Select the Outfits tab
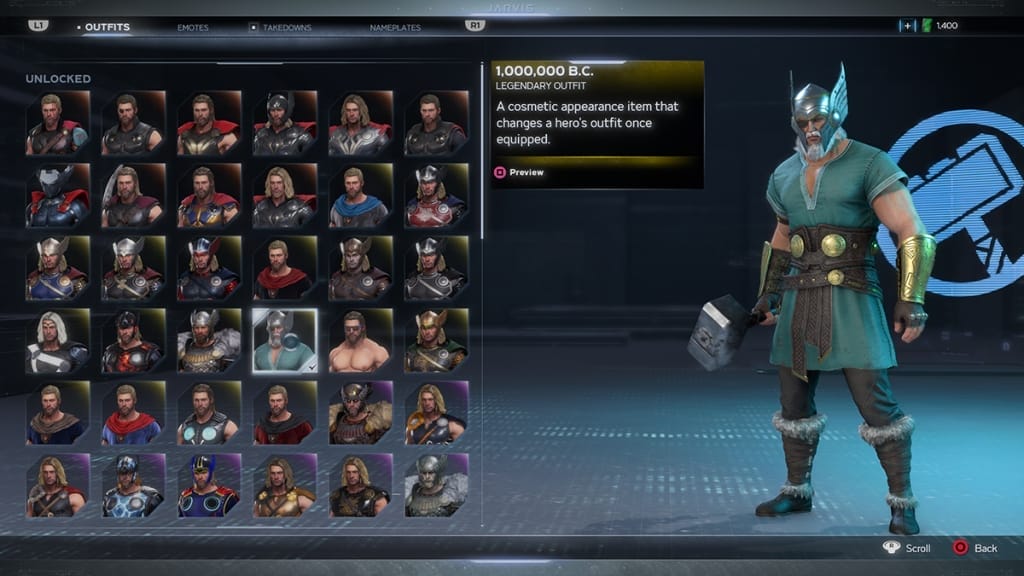1024x576 pixels. click(107, 27)
